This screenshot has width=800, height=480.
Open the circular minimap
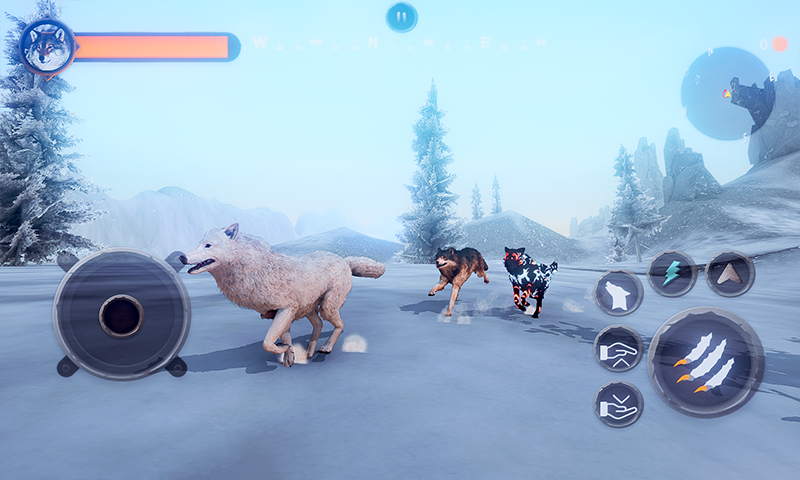727,93
